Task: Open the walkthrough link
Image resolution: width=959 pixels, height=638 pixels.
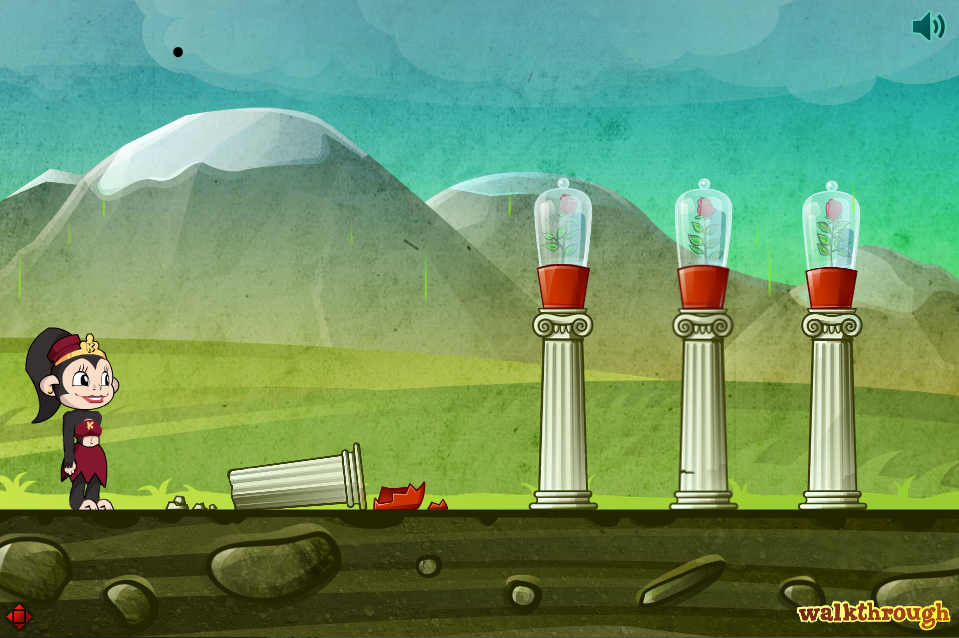Action: 873,612
